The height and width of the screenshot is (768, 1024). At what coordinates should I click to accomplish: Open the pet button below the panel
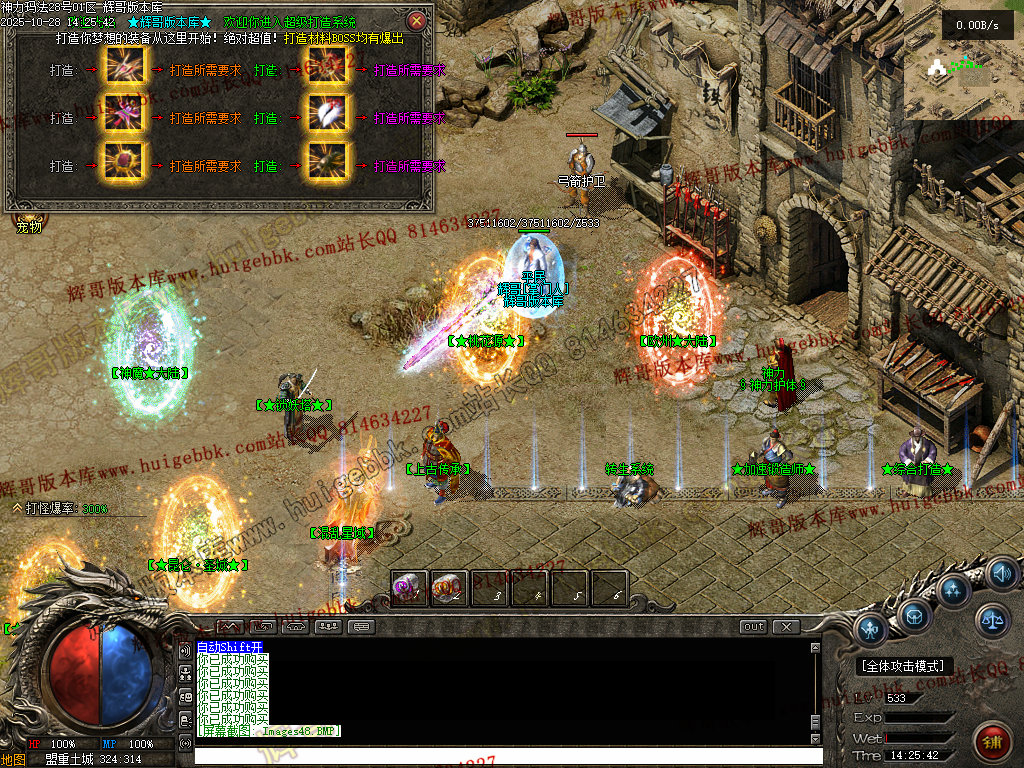[x=30, y=226]
